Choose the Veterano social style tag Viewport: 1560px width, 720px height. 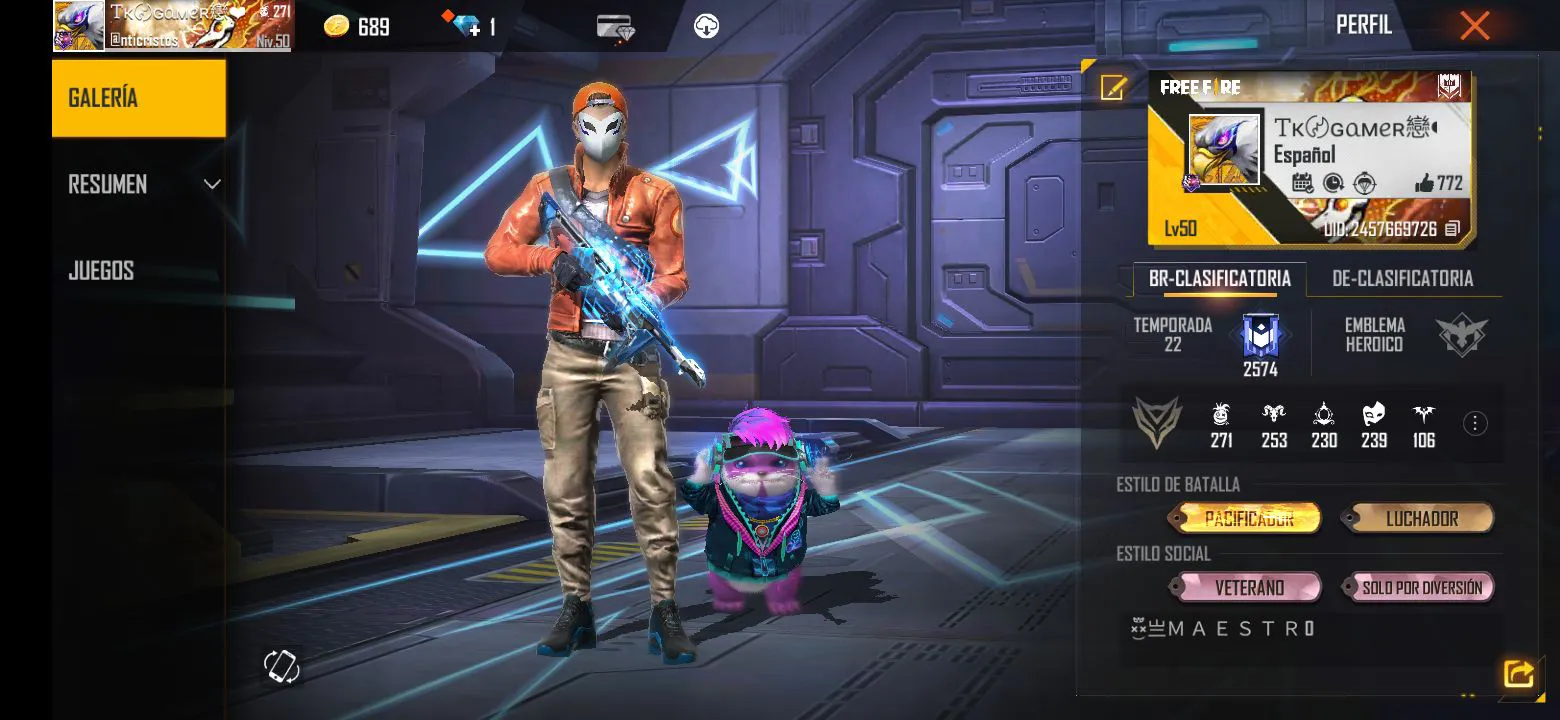[1249, 588]
